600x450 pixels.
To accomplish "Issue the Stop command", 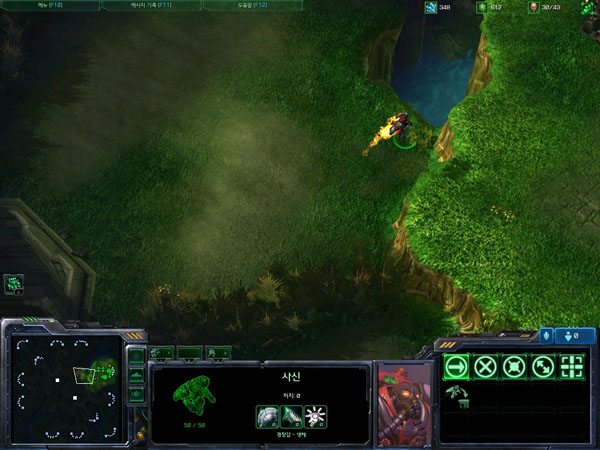I will tap(485, 366).
